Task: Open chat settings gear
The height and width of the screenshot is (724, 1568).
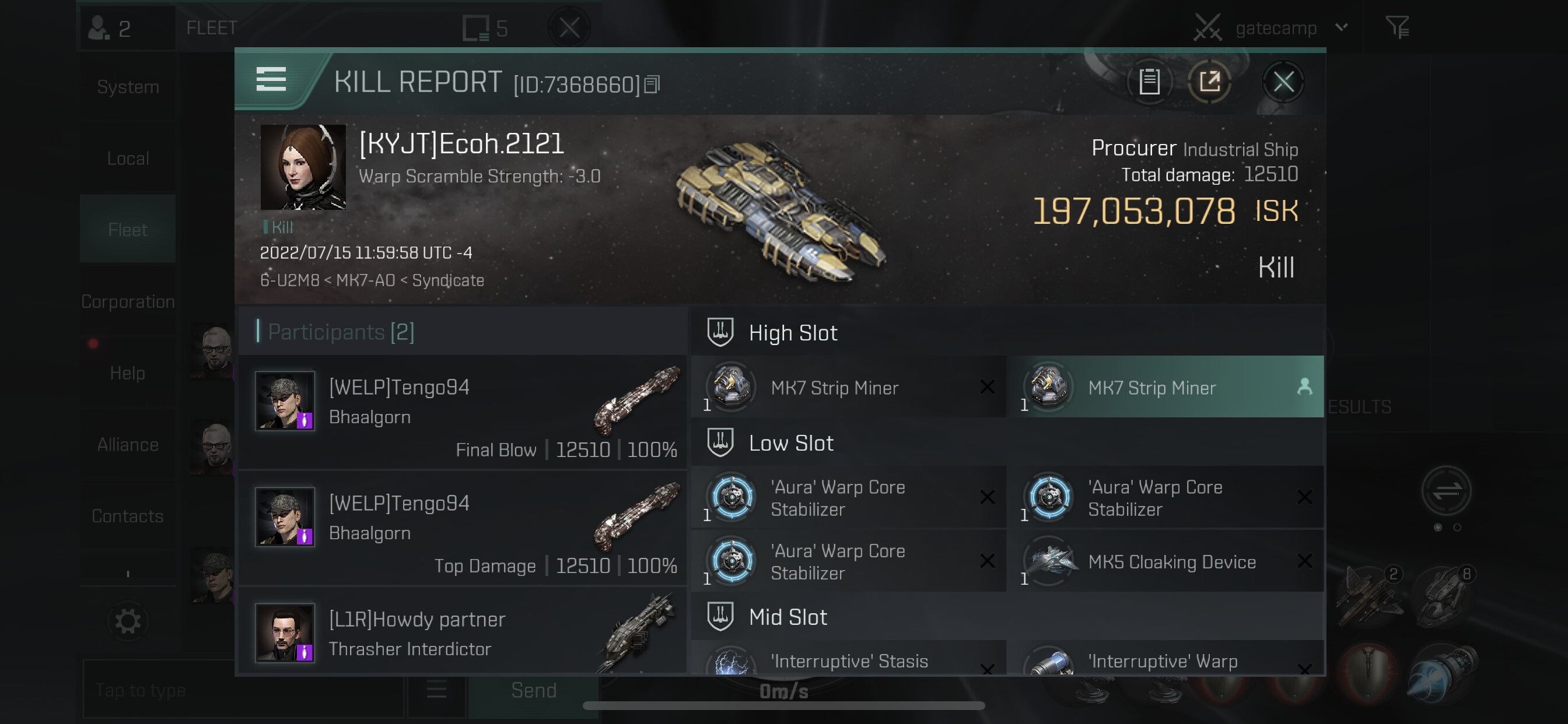Action: (128, 621)
